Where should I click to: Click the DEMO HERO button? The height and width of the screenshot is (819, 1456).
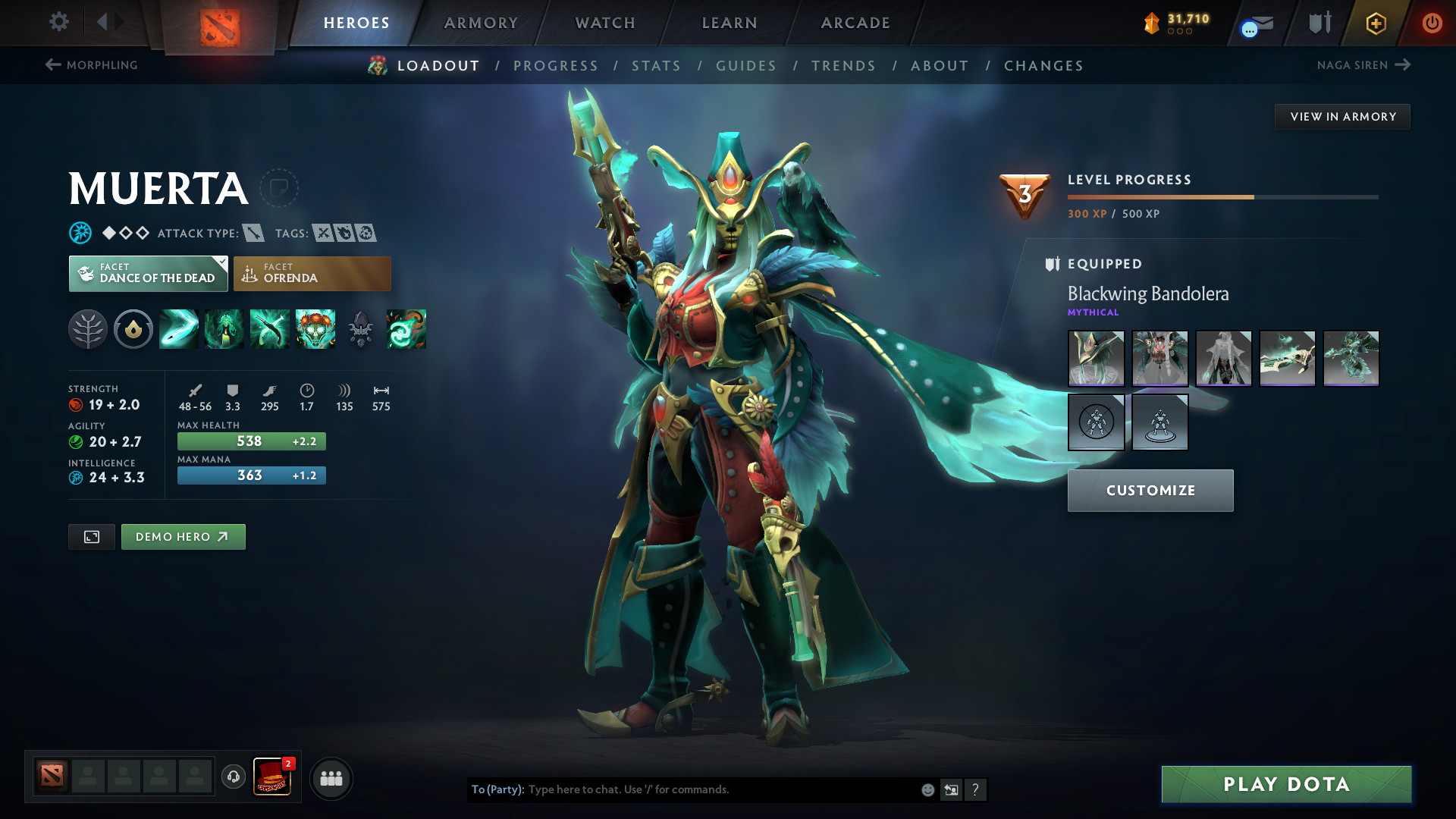pyautogui.click(x=183, y=536)
